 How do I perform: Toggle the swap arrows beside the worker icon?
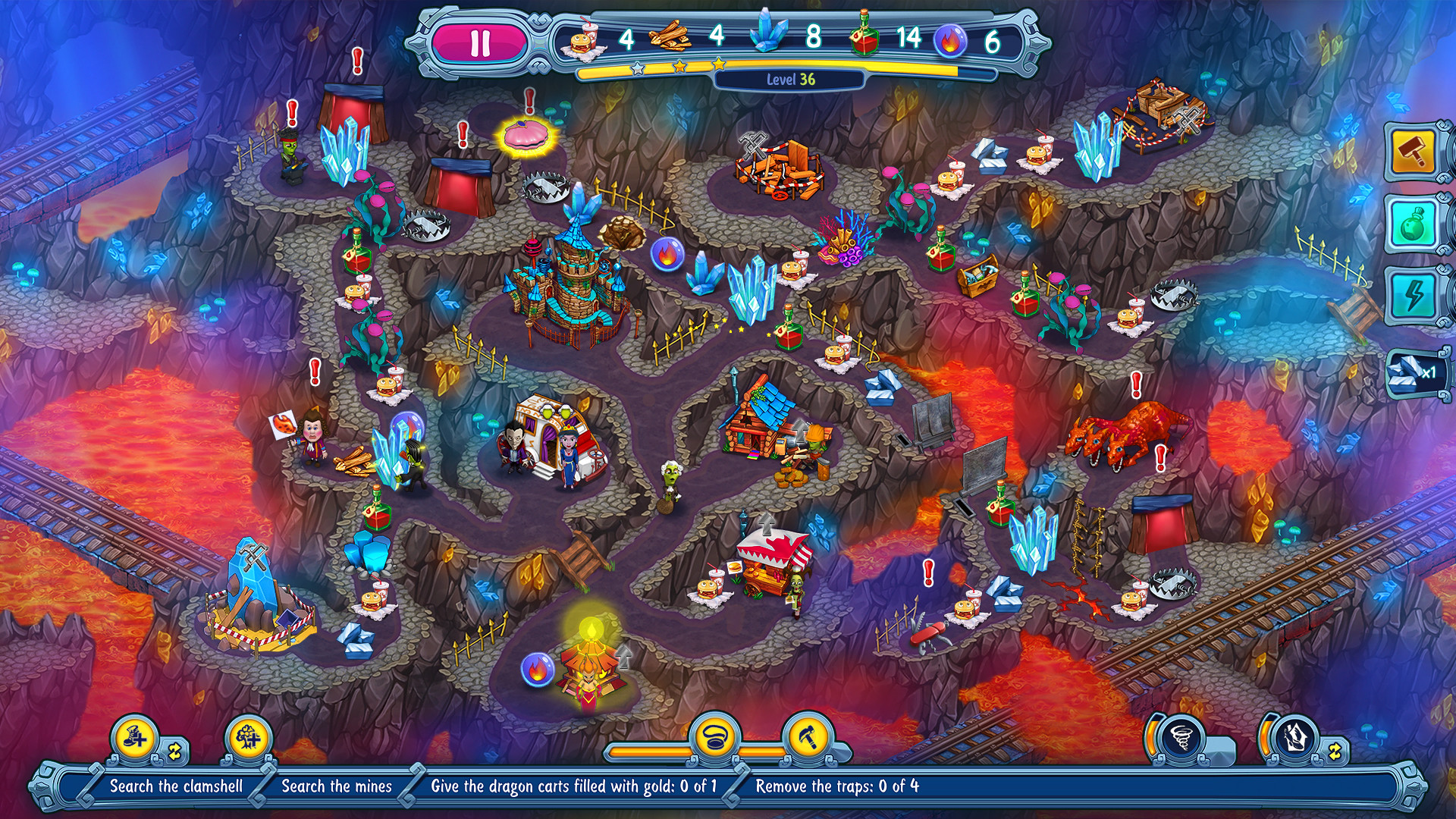point(176,752)
